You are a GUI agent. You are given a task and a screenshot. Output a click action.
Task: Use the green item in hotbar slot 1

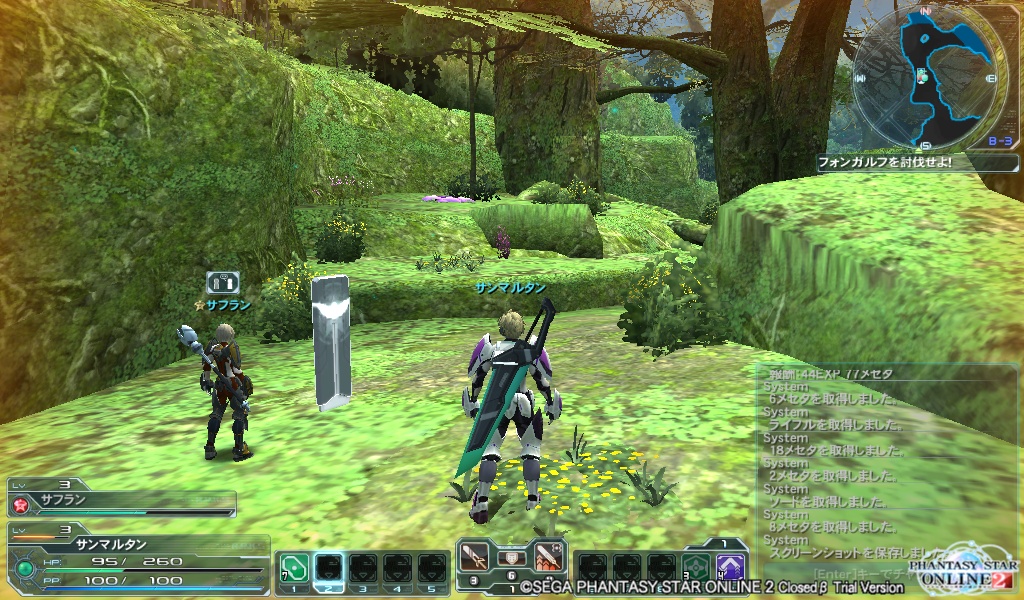point(293,569)
